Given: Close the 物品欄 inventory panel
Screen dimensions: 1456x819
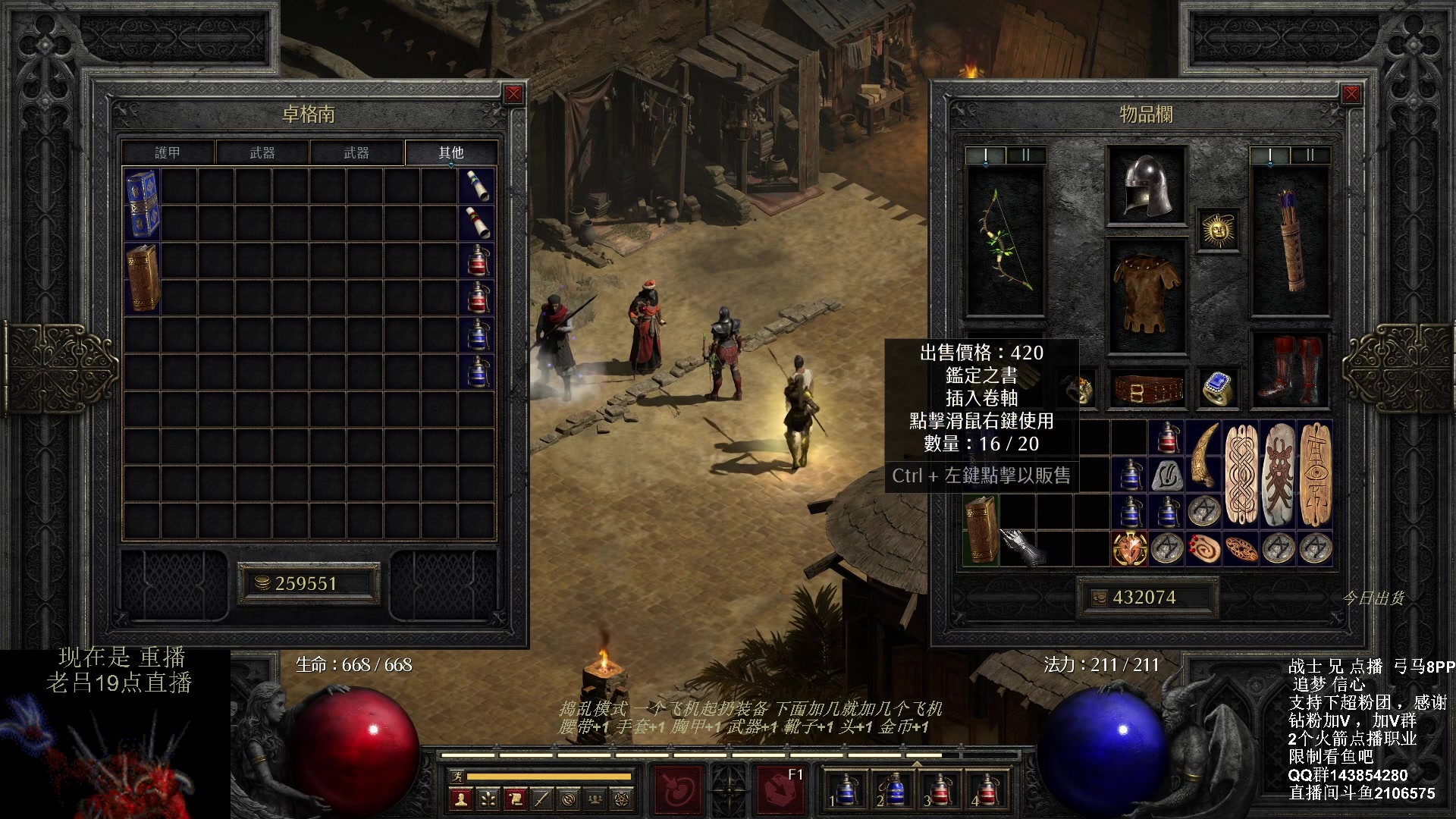Looking at the screenshot, I should [x=1351, y=94].
